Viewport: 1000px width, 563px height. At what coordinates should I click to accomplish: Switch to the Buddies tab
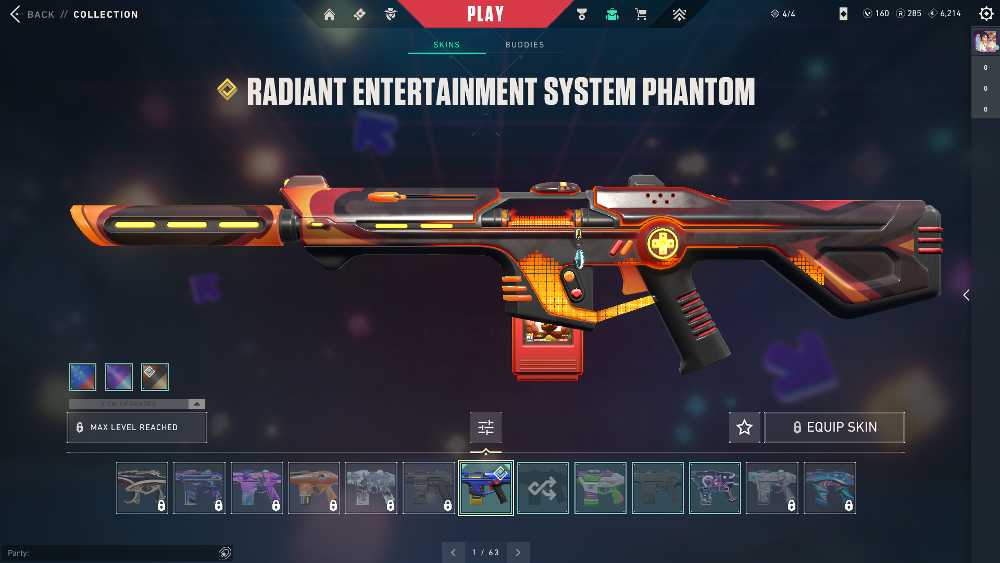(x=524, y=45)
